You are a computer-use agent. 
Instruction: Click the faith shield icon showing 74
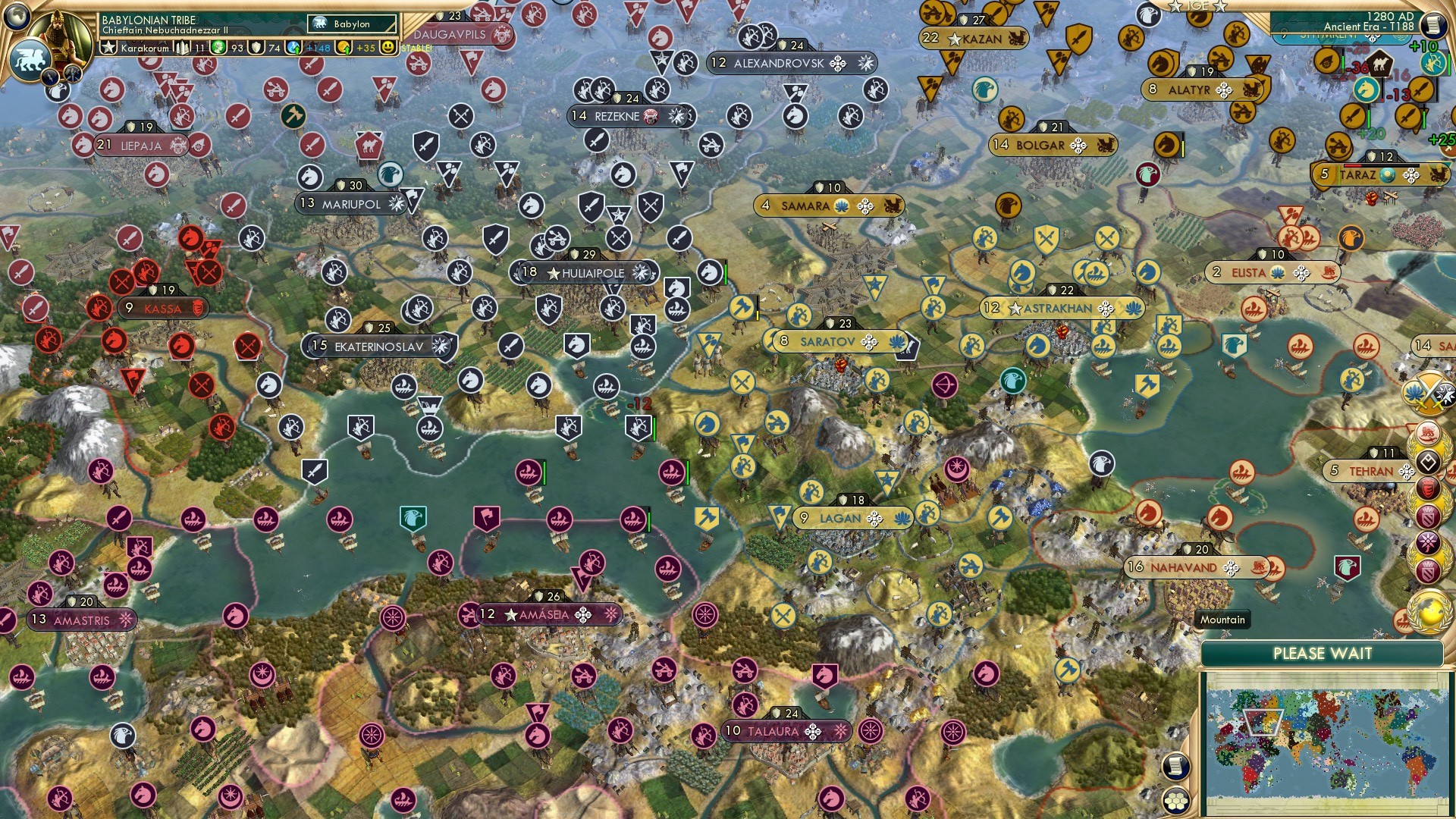coord(257,48)
